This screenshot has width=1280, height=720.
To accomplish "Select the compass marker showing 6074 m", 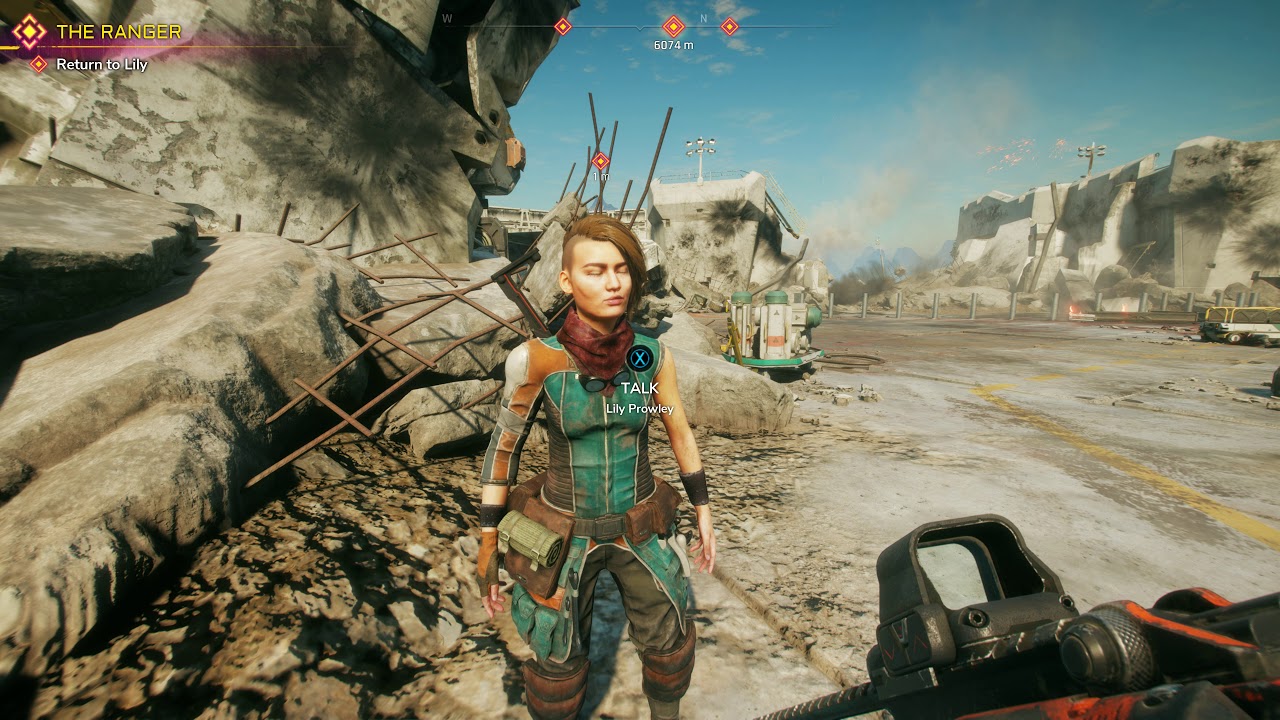I will pos(673,27).
